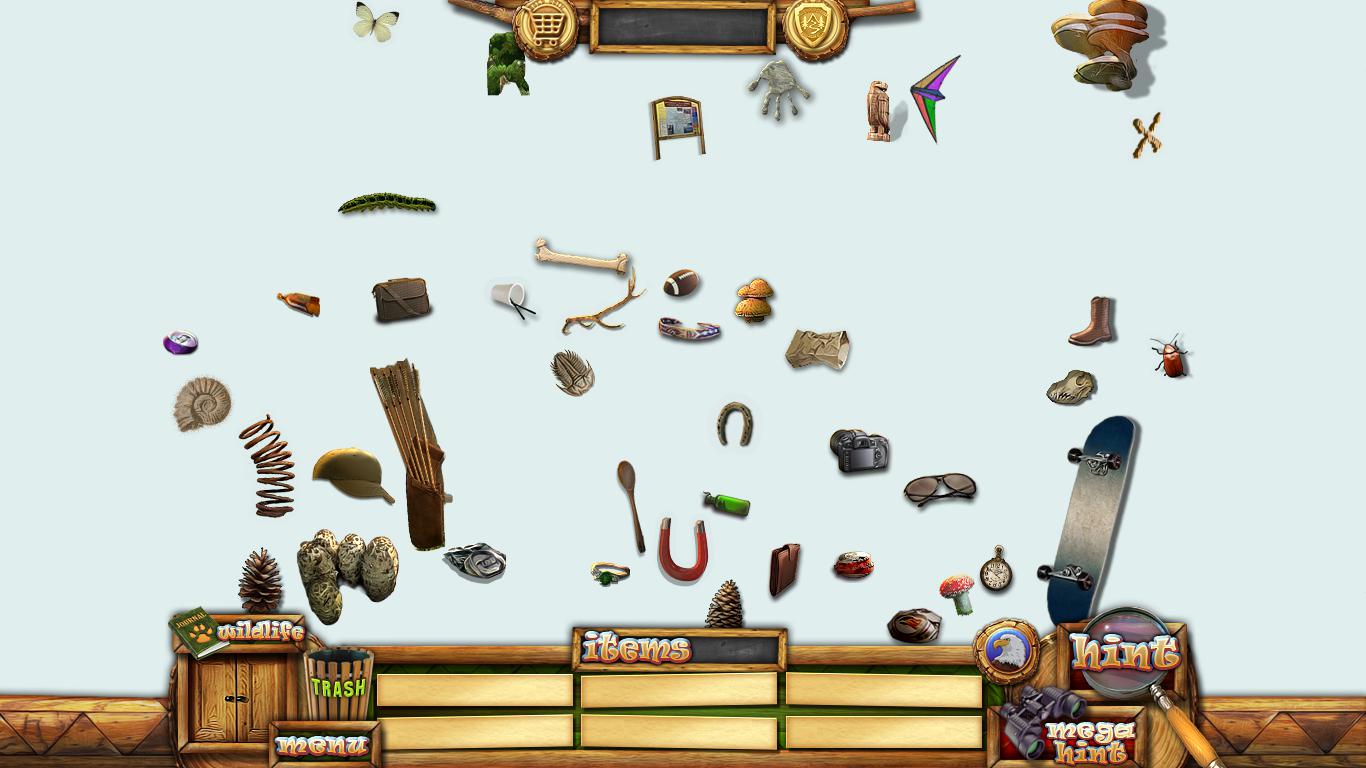Open the wildlife journal
Viewport: 1366px width, 768px height.
point(199,633)
